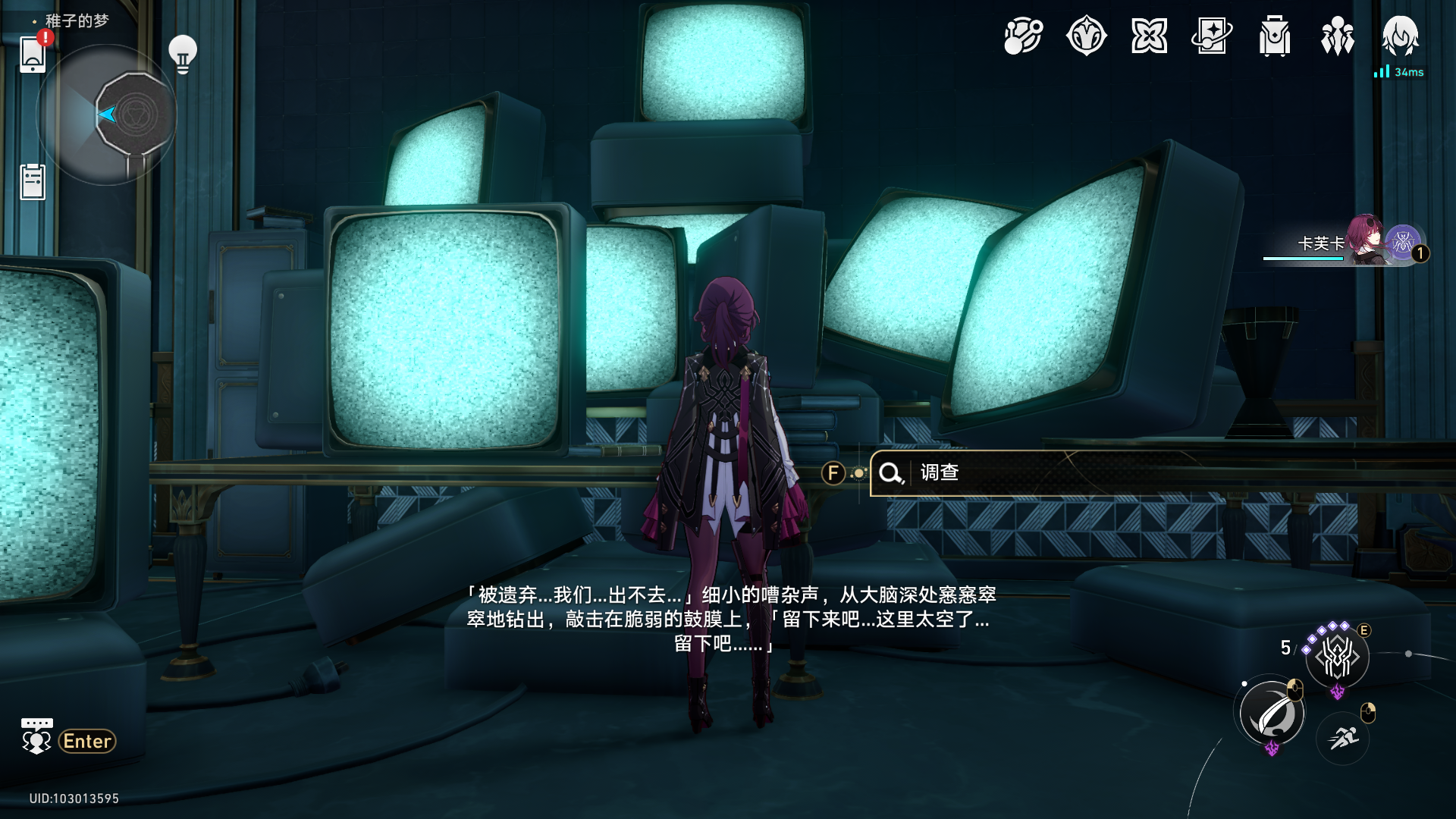Open the crowned emblem menu icon
This screenshot has height=819, width=1456.
(x=1086, y=34)
